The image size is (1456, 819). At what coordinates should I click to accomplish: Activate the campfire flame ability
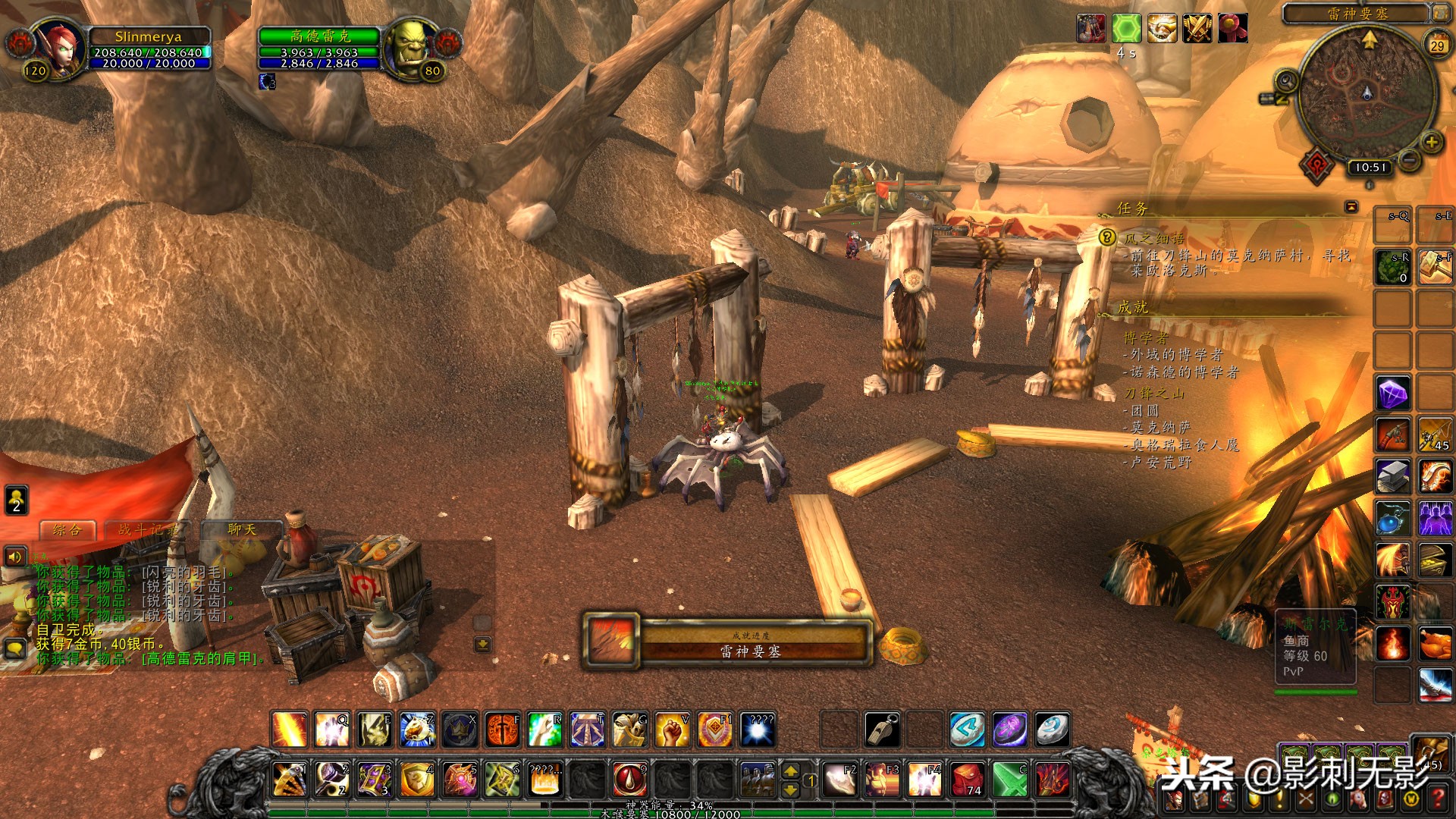[1393, 643]
